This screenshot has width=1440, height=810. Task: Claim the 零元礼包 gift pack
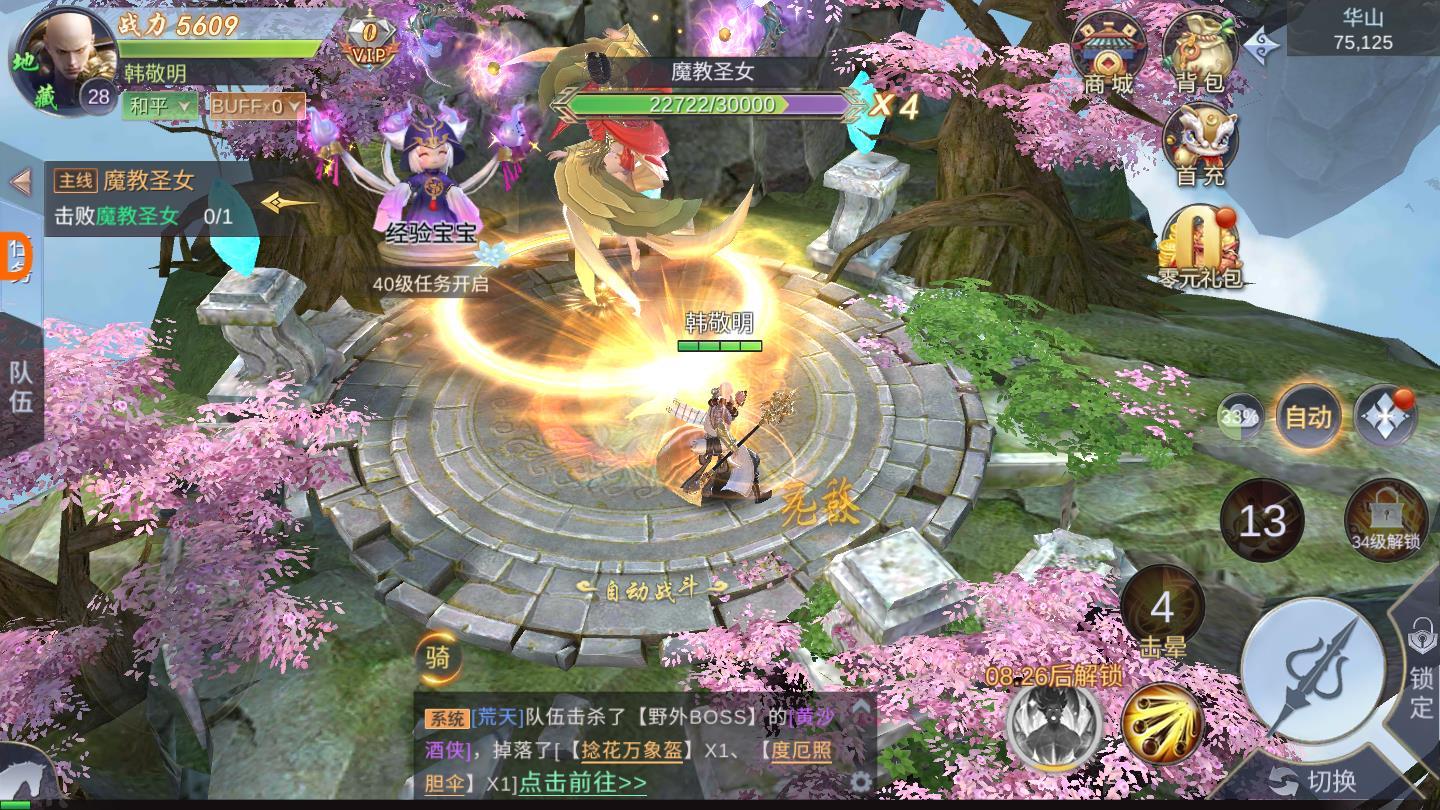1199,245
